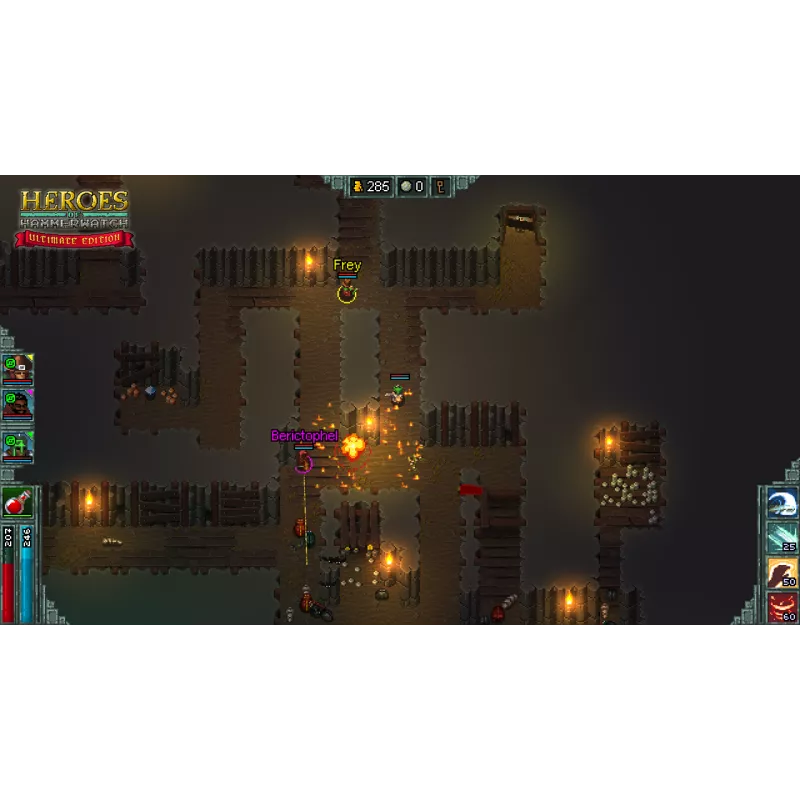Click the bronze key icon
The image size is (800, 800).
pos(441,186)
